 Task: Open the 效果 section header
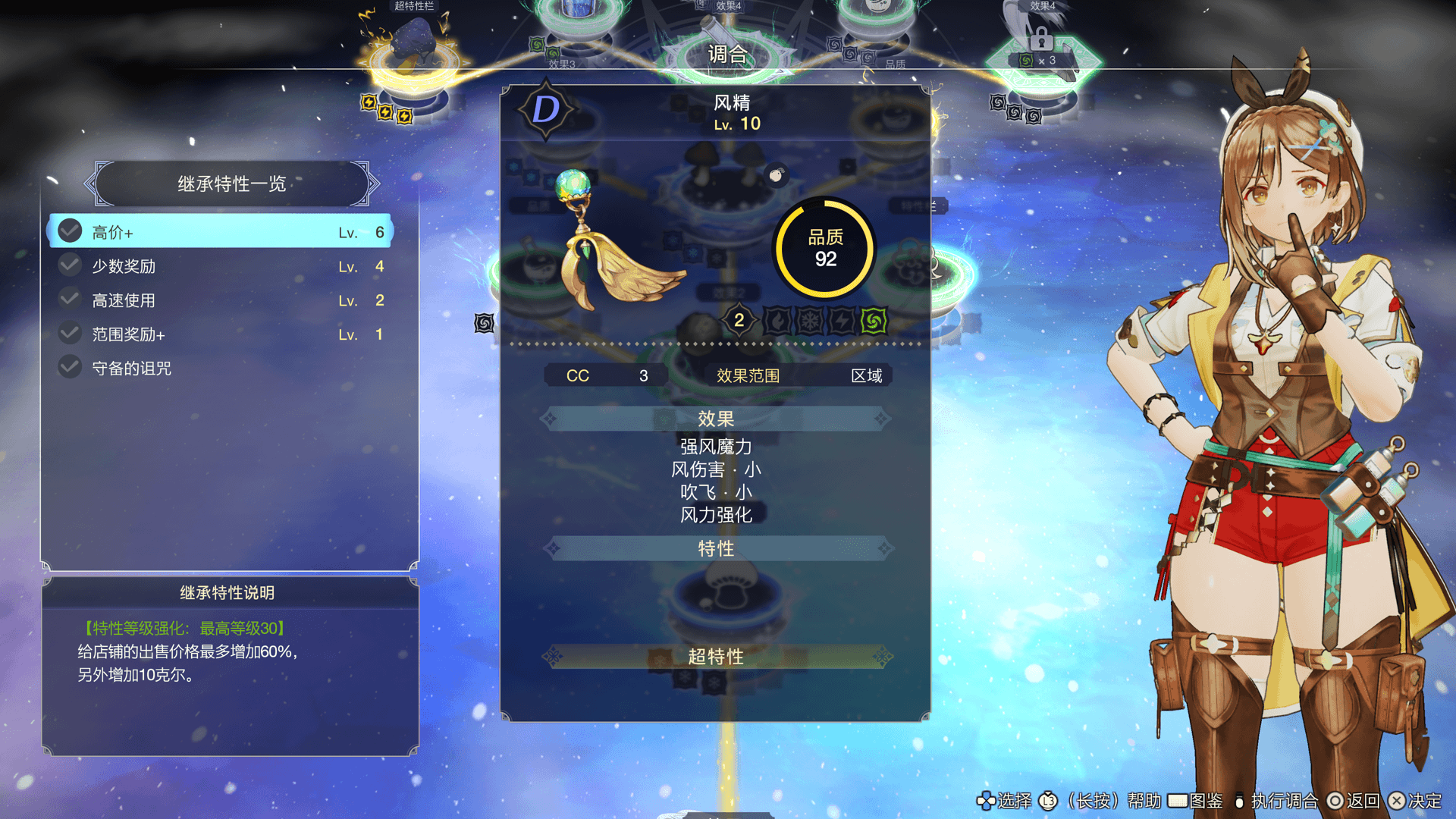716,419
